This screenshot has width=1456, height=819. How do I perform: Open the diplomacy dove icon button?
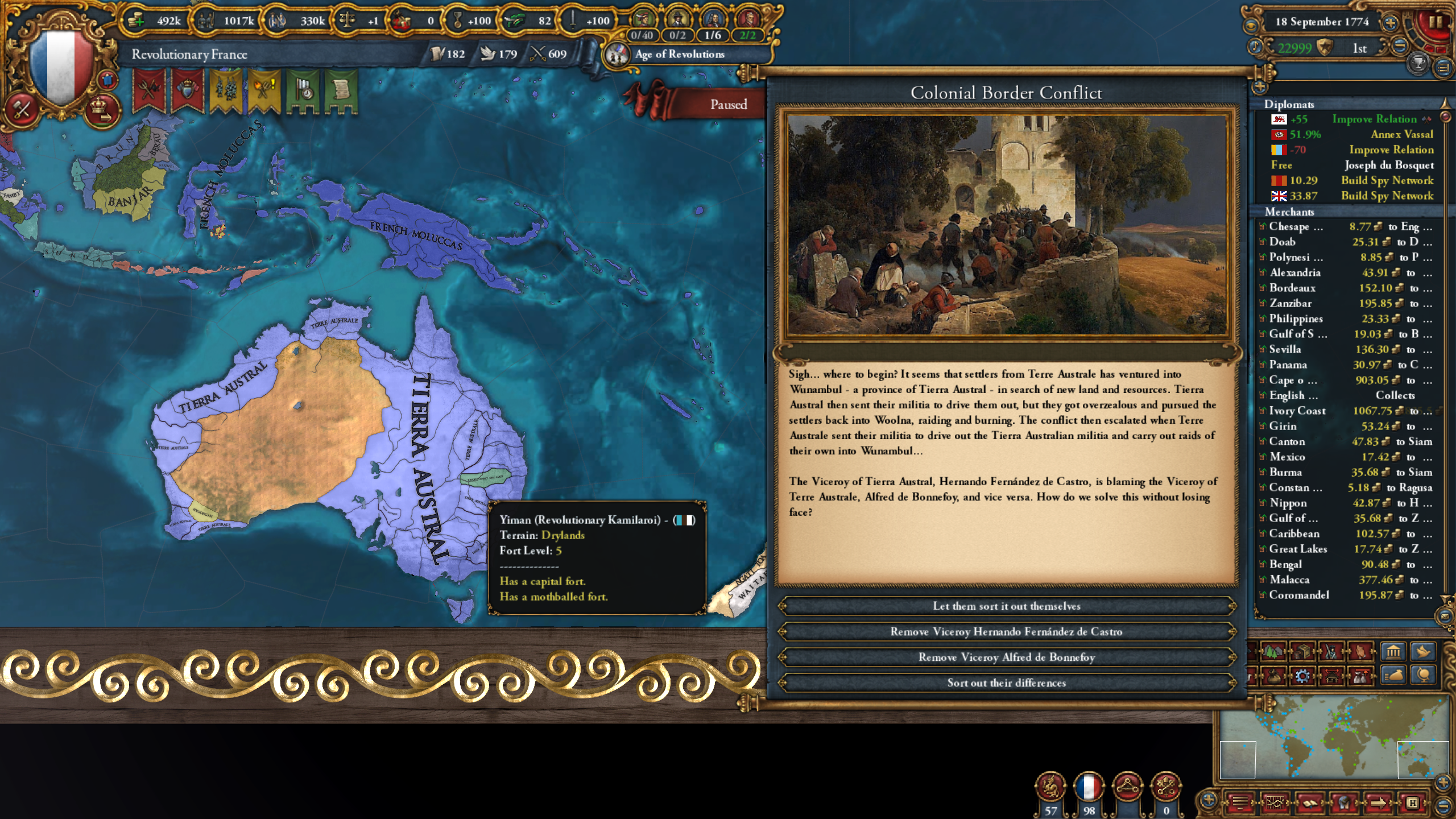coord(1424,652)
